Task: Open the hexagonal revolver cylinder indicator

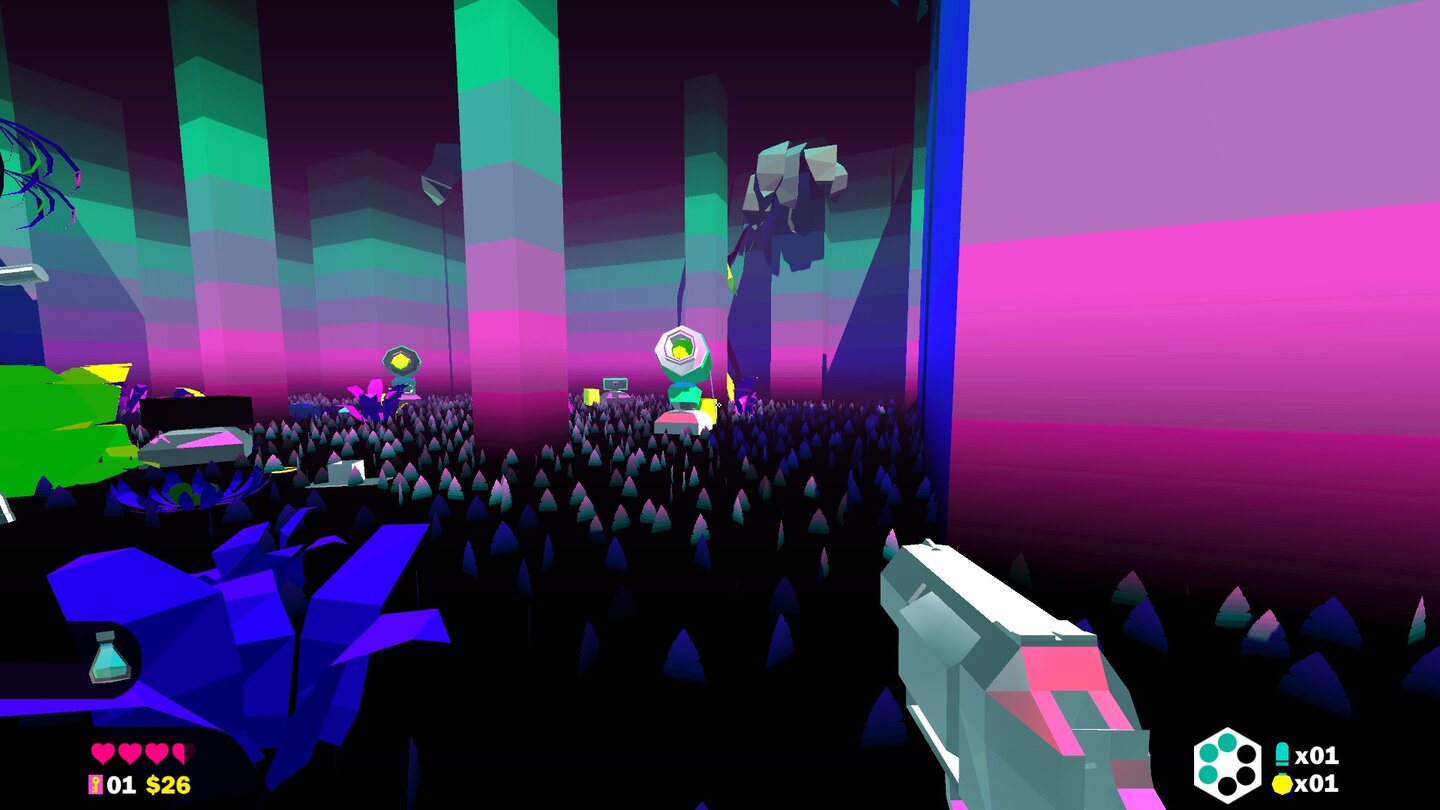Action: [x=1228, y=765]
